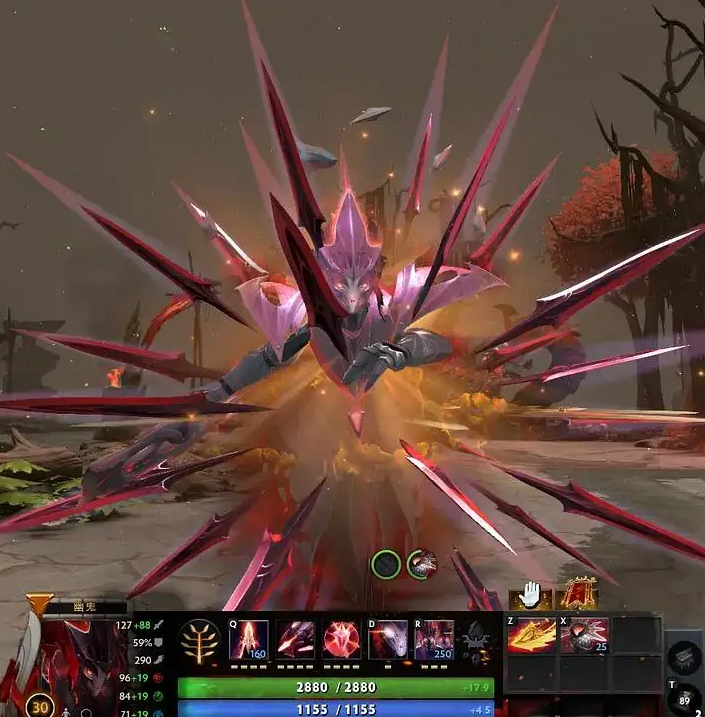Screen dimensions: 705x717
Task: Activate the Blade Mail item
Action: click(x=584, y=636)
